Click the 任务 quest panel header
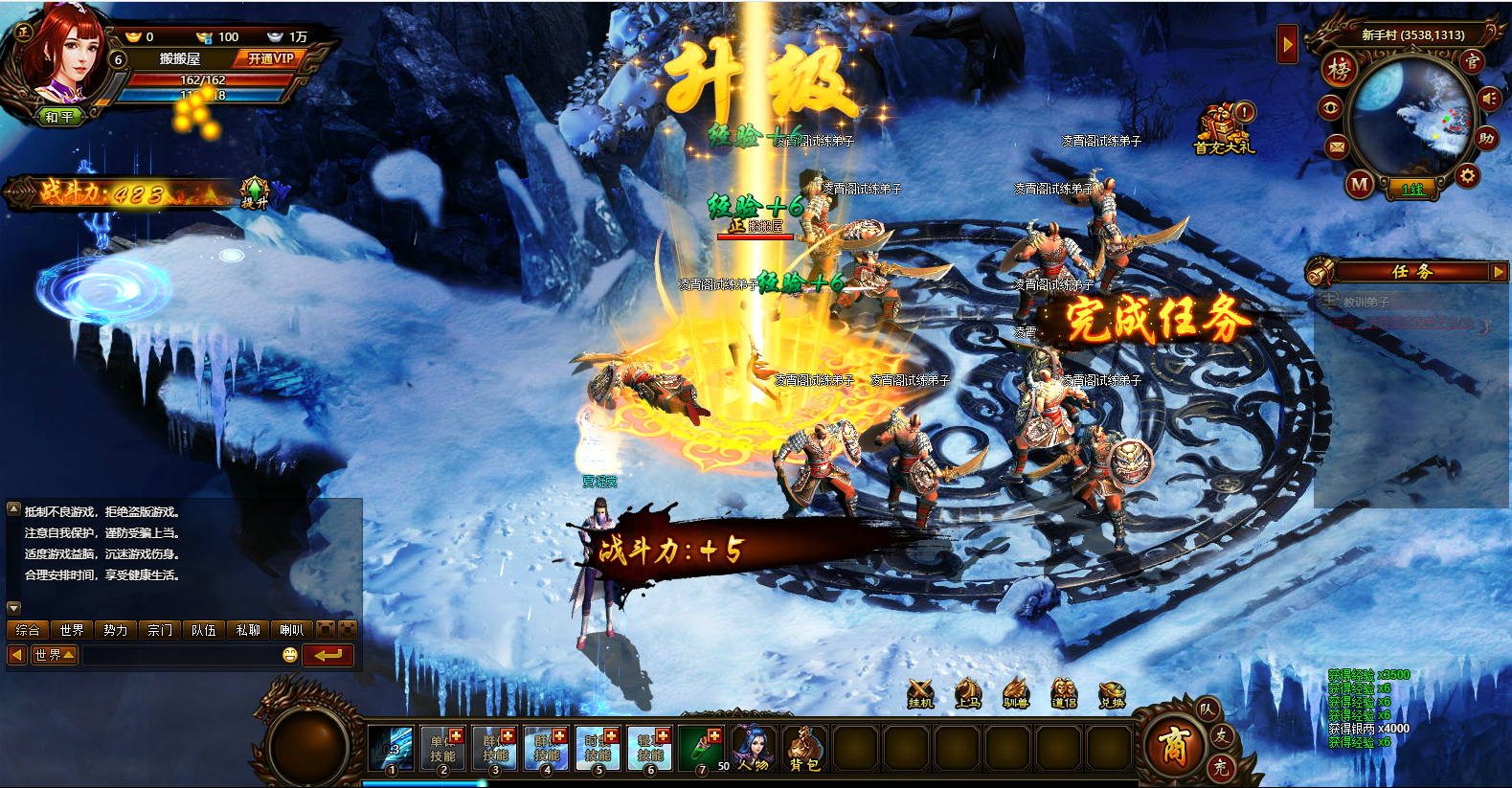 tap(1411, 272)
